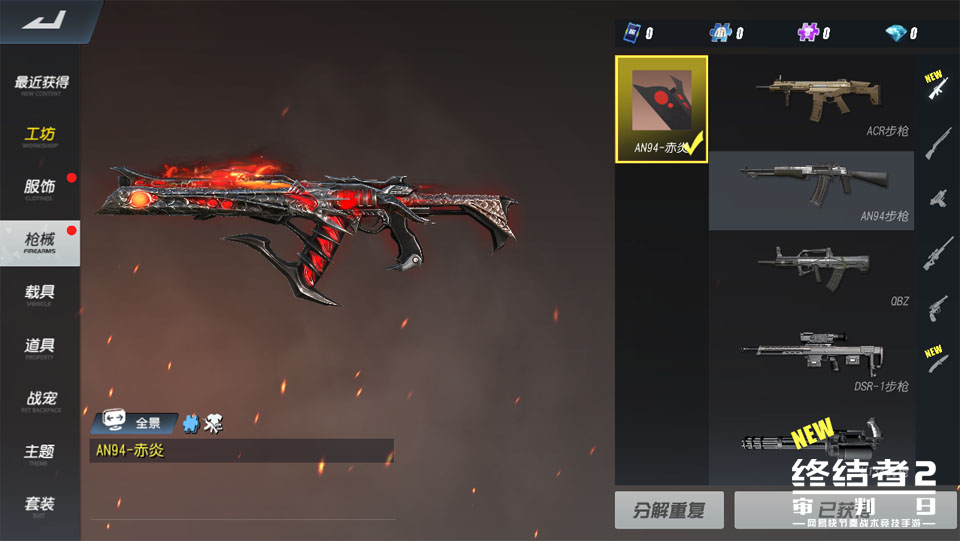Click the blue puzzle piece icon
The image size is (960, 541).
pos(191,423)
